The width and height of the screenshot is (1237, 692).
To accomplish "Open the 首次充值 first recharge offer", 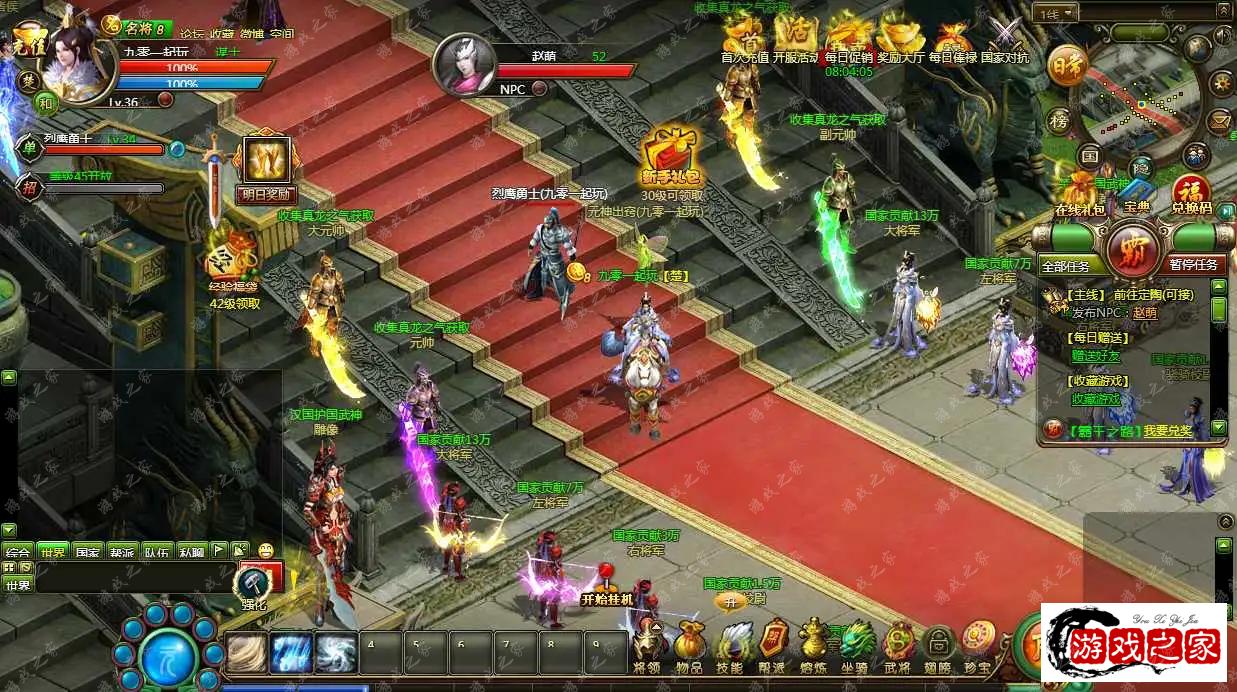I will click(745, 40).
